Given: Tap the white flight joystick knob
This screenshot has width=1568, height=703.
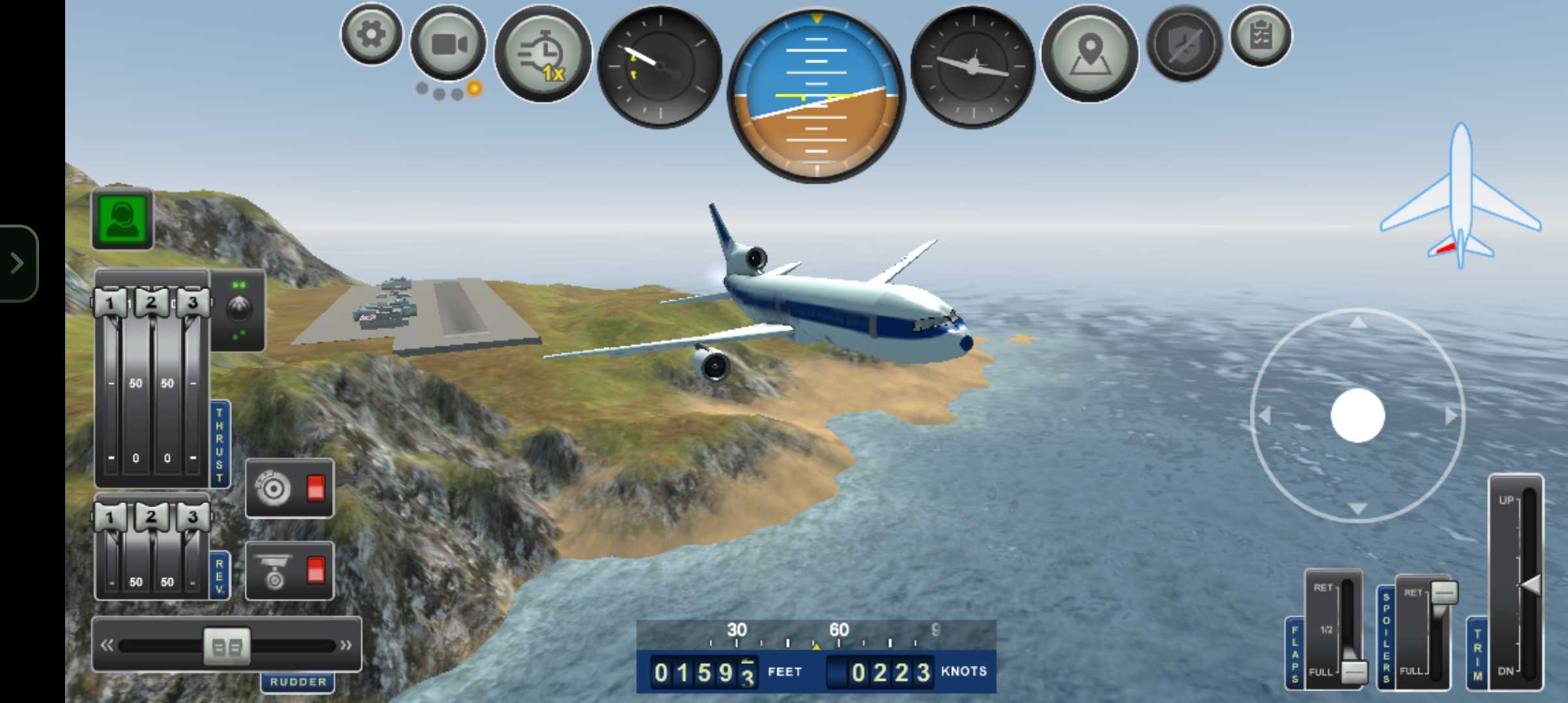Looking at the screenshot, I should (x=1358, y=416).
